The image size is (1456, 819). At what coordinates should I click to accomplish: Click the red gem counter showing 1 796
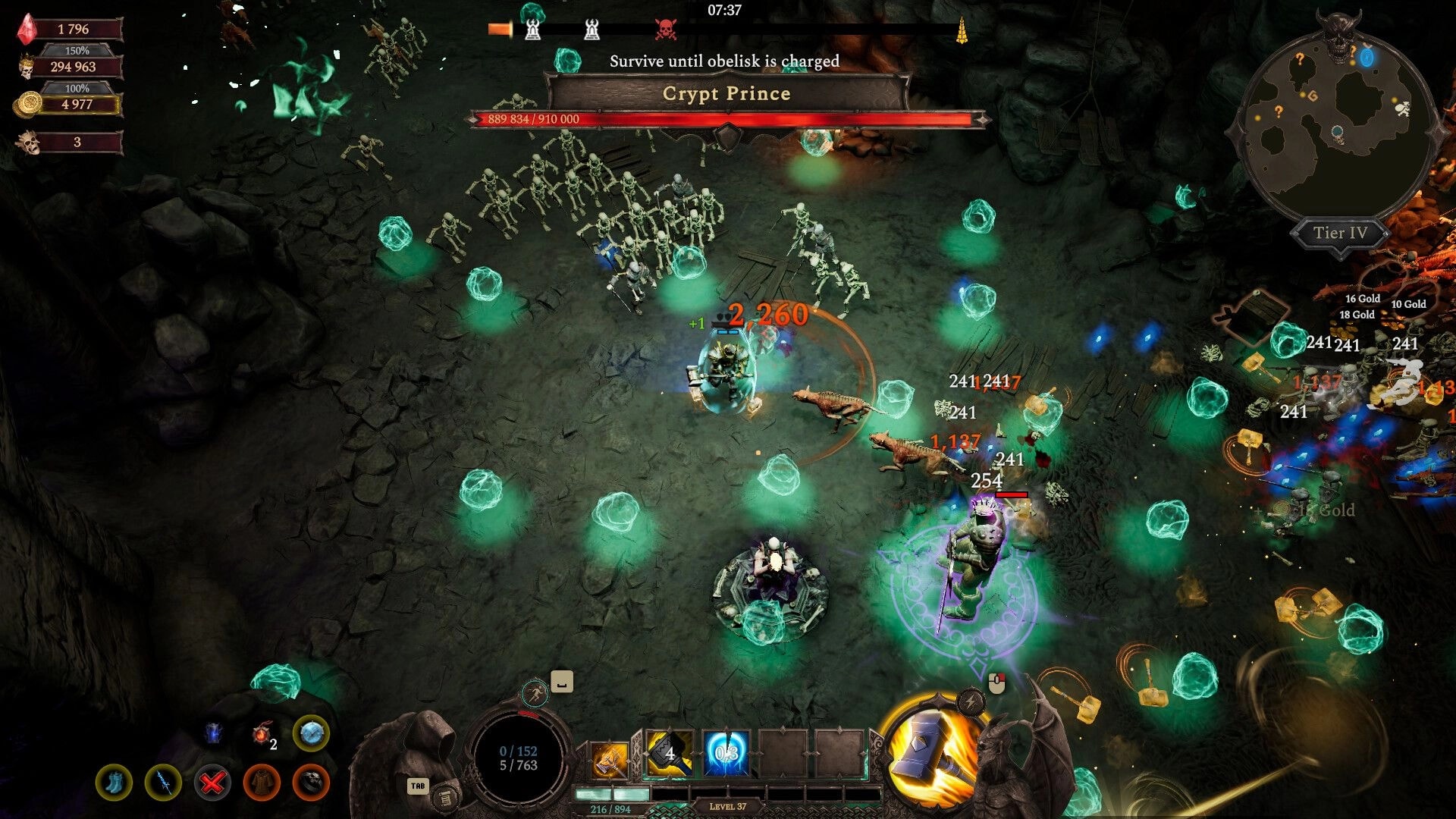point(72,29)
